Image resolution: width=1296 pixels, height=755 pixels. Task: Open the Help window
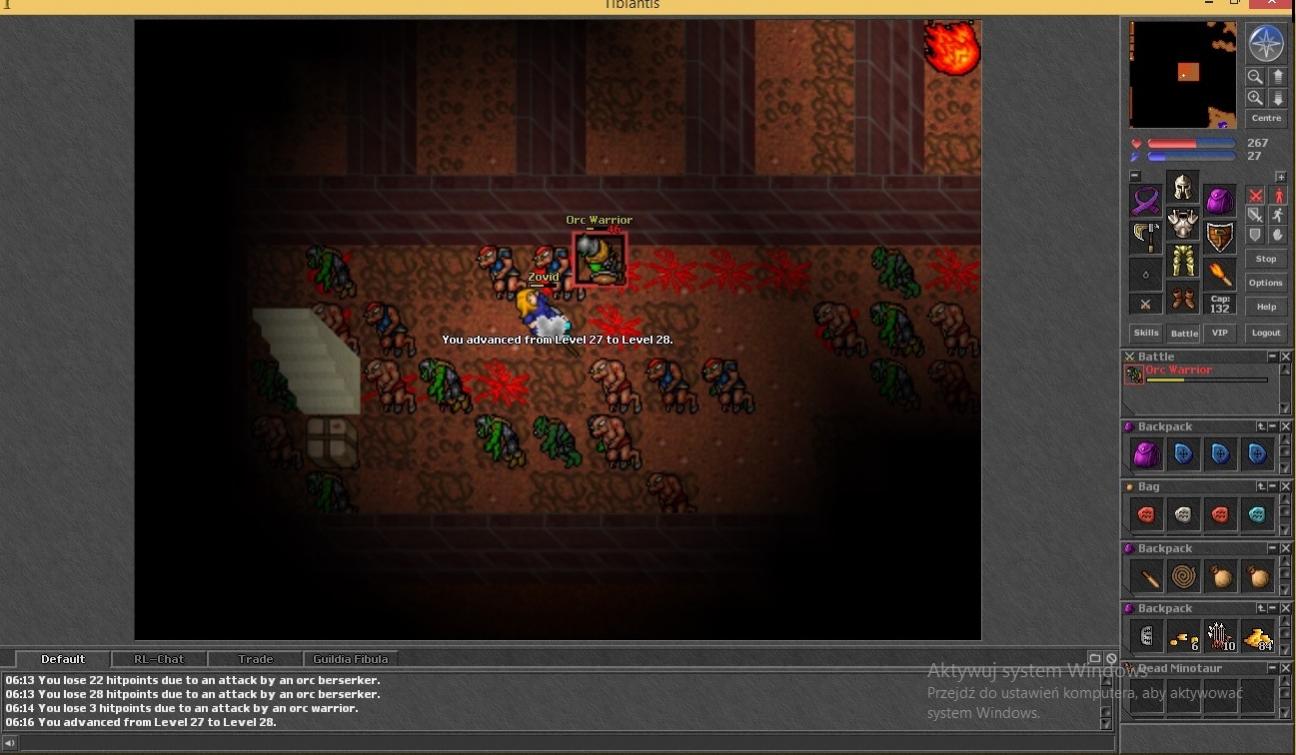coord(1266,307)
